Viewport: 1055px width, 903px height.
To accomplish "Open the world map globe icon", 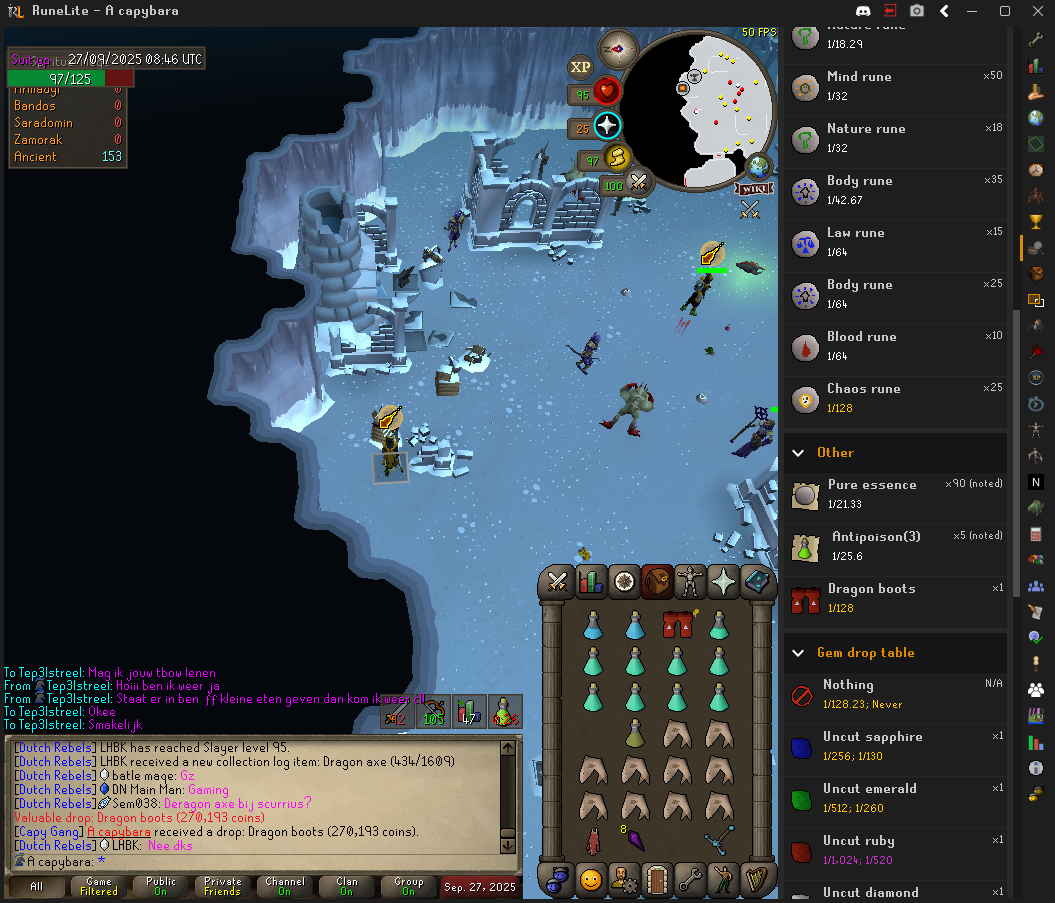I will [758, 166].
